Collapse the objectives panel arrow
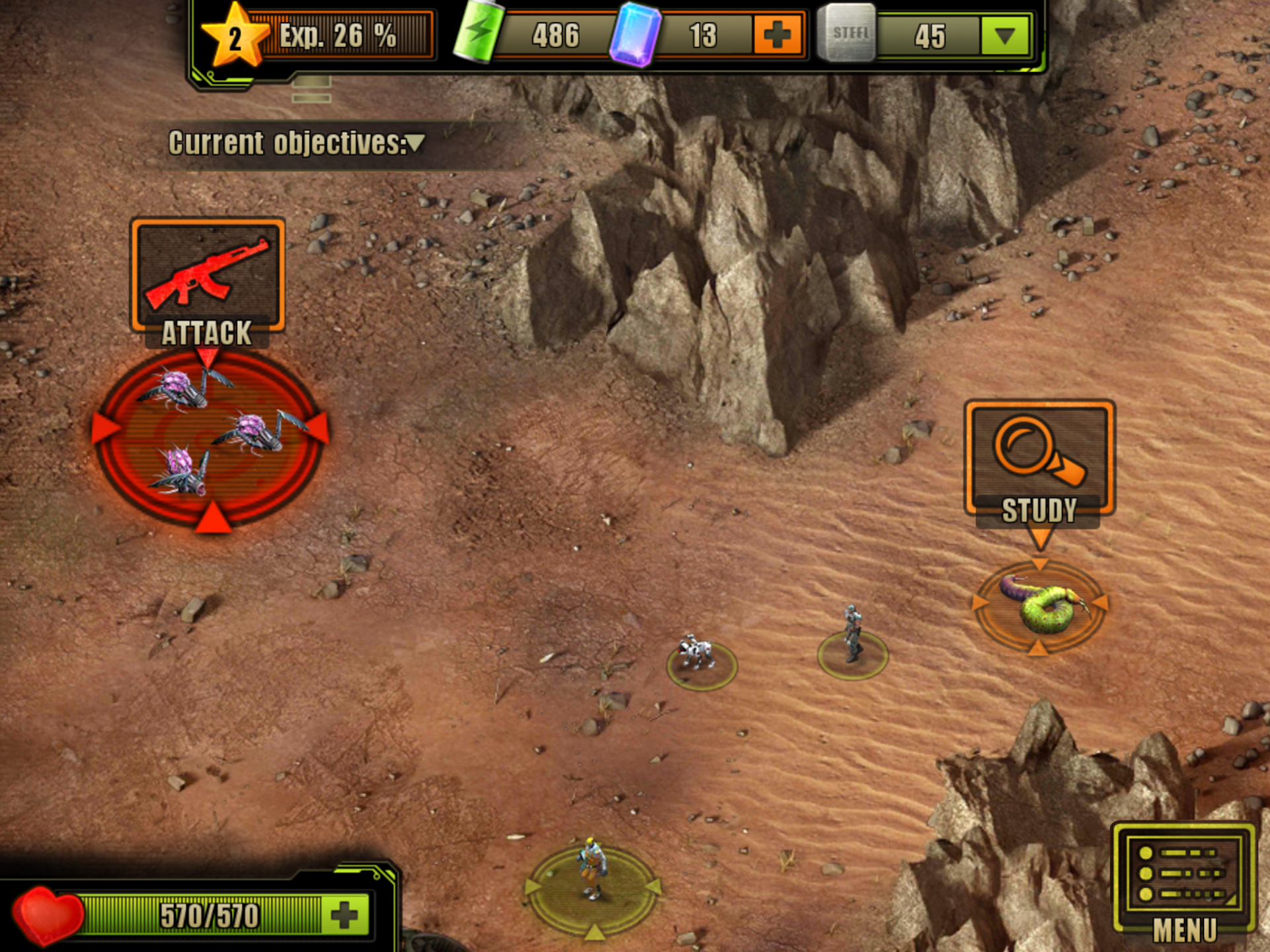1270x952 pixels. tap(413, 143)
